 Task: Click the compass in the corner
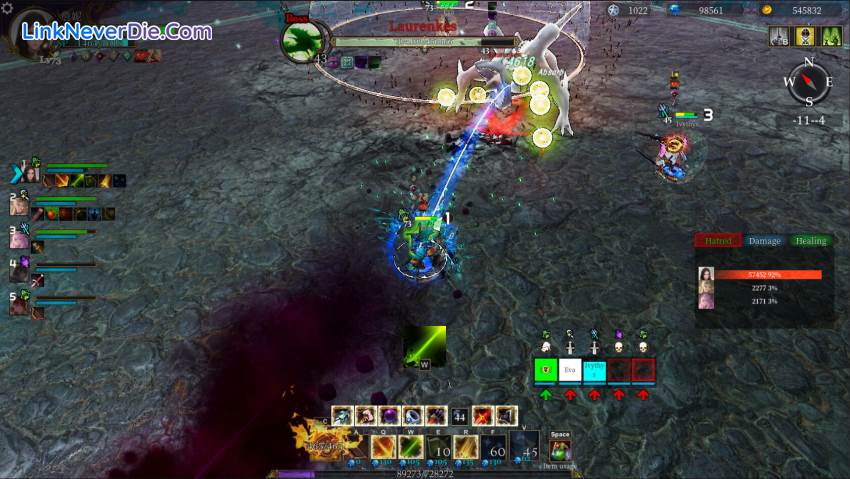(x=808, y=84)
